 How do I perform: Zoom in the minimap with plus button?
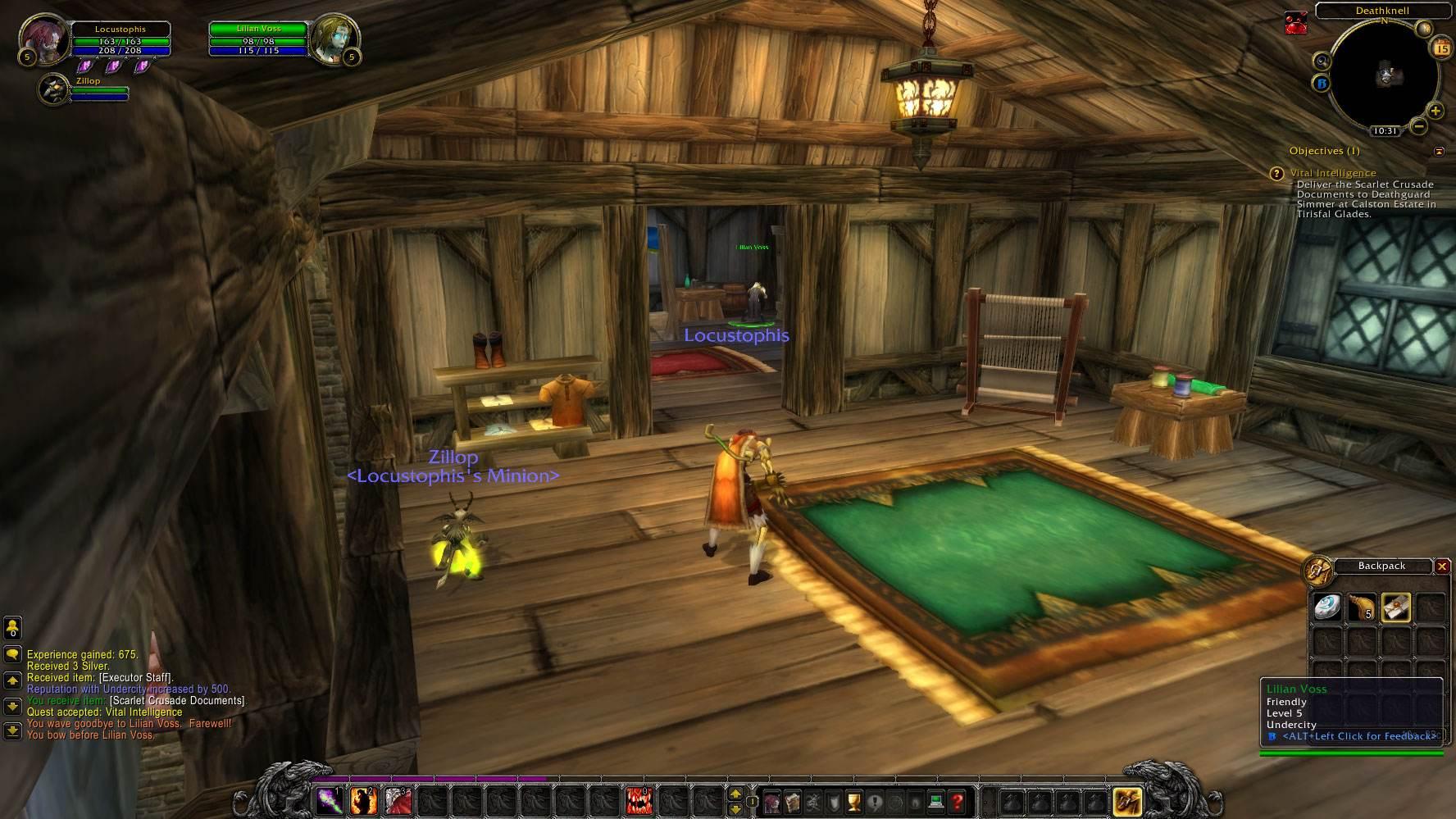(1435, 111)
